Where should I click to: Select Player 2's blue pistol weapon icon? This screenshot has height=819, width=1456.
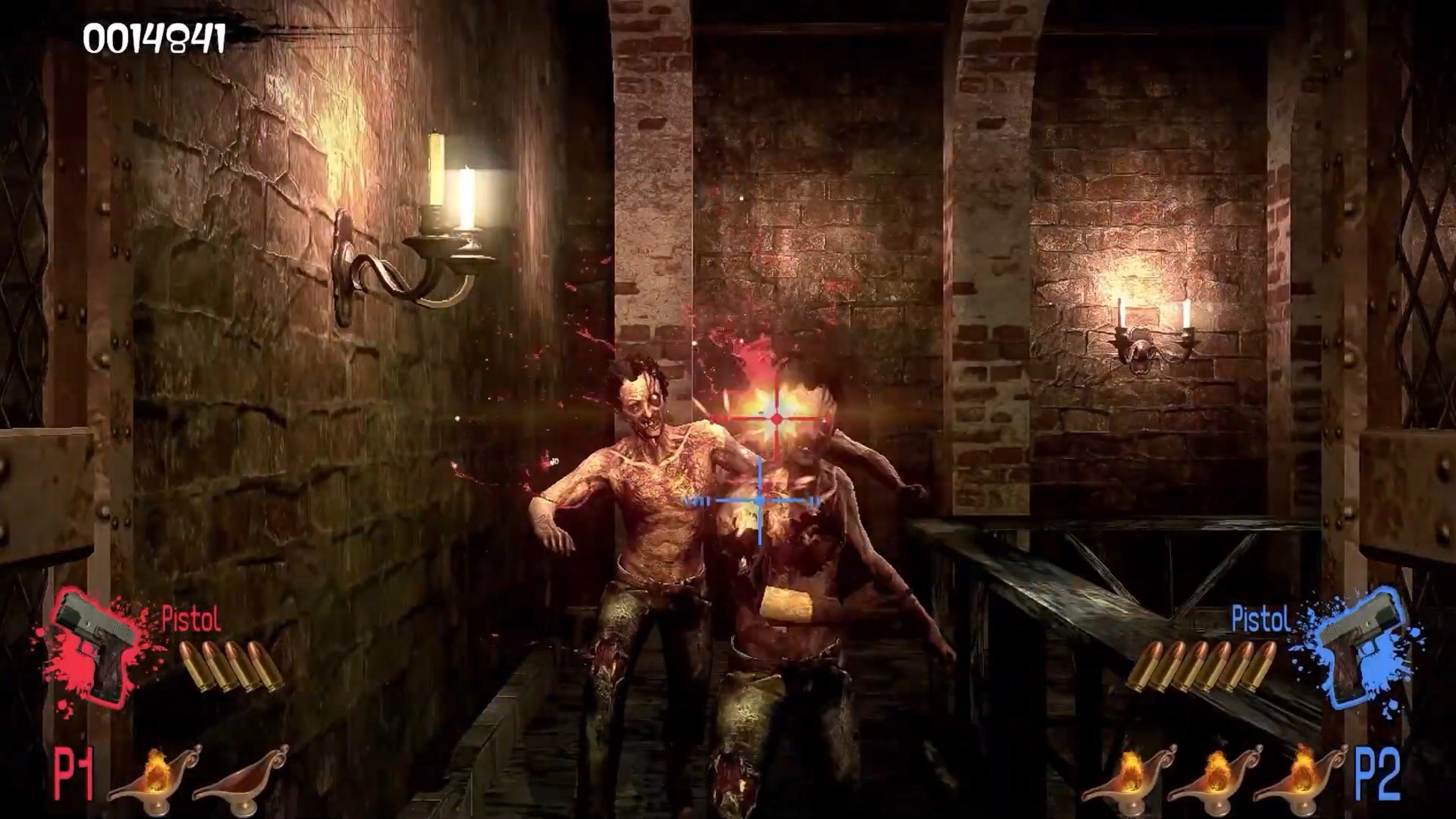[1359, 647]
